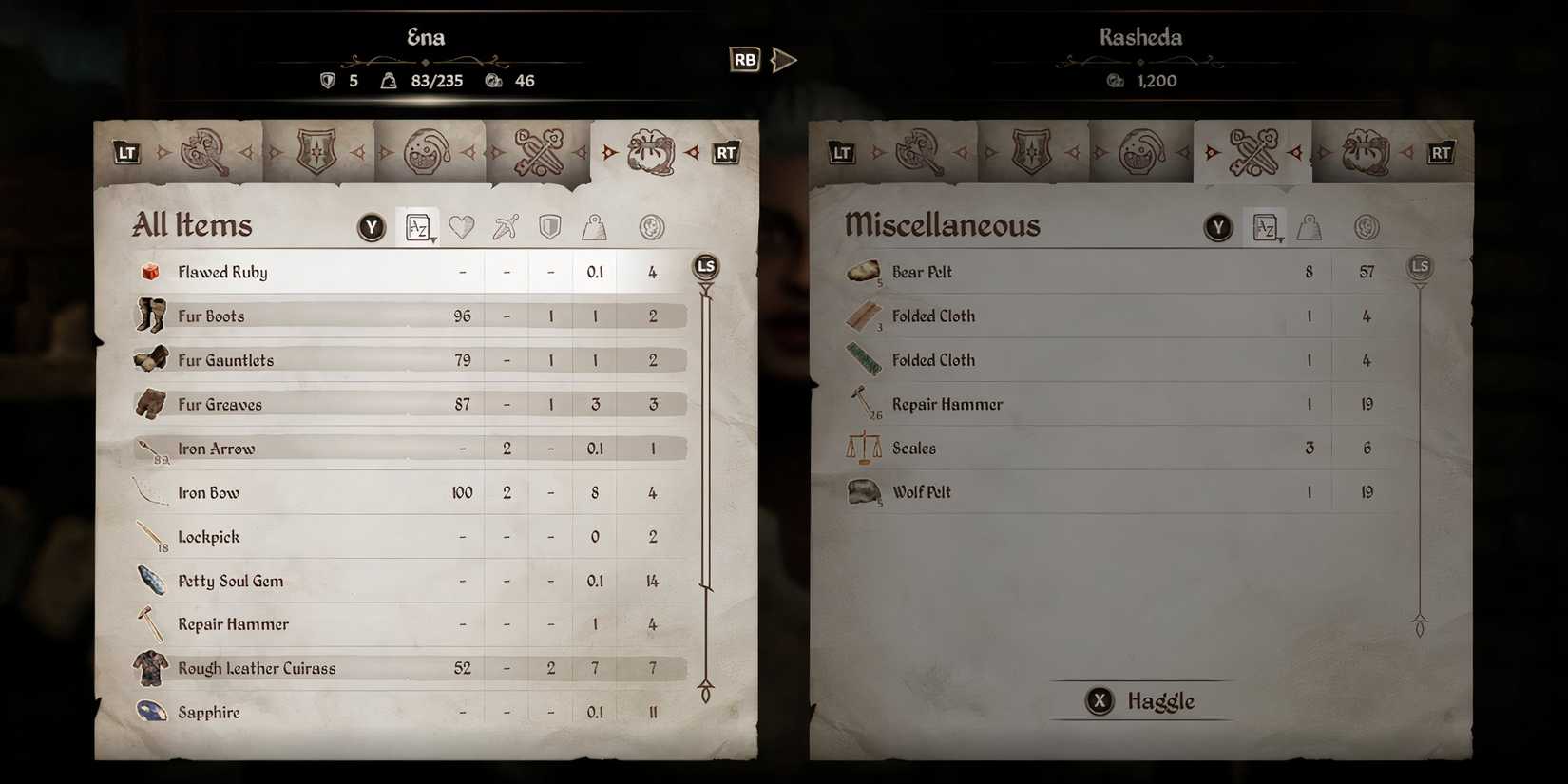Open the potions category on Rasheda's panel
1568x784 pixels.
point(1140,150)
